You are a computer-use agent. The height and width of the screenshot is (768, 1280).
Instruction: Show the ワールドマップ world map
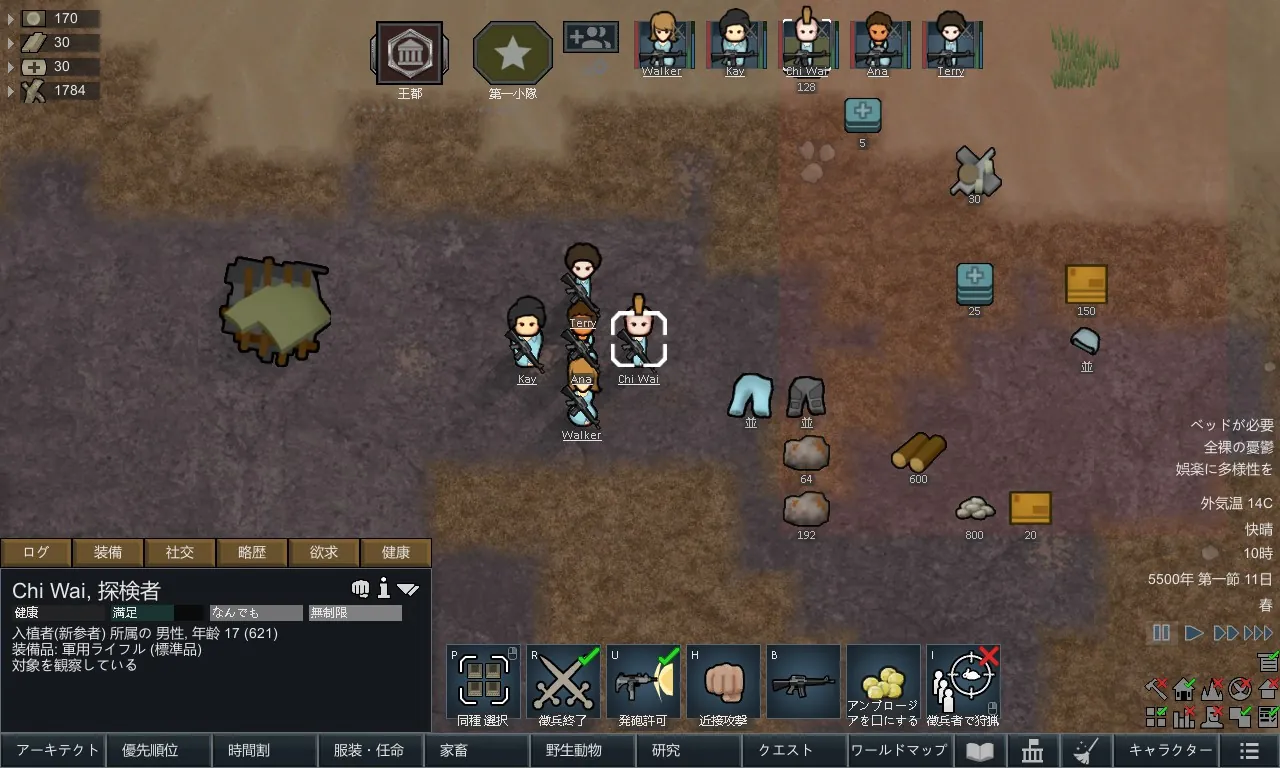(x=898, y=750)
